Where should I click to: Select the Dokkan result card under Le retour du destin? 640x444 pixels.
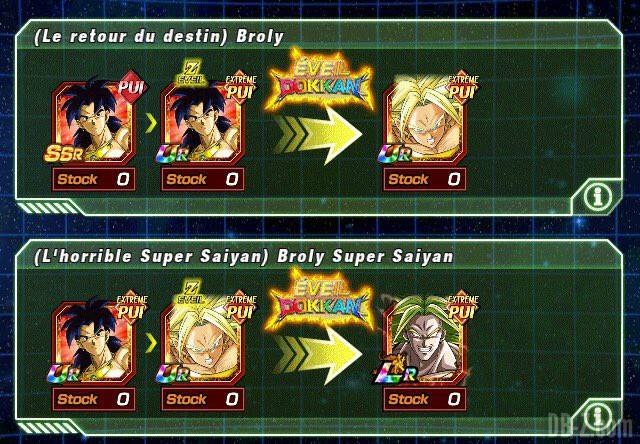[x=425, y=121]
